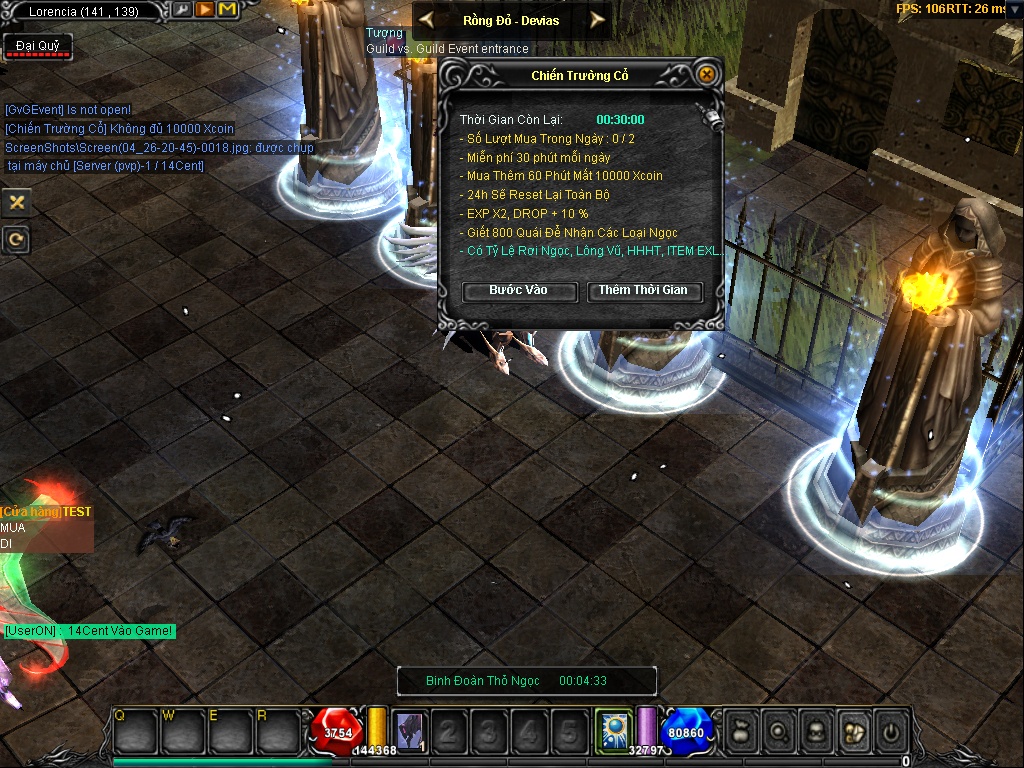The height and width of the screenshot is (768, 1024).
Task: Choose the Thêm Thời Gian button
Action: tap(643, 291)
